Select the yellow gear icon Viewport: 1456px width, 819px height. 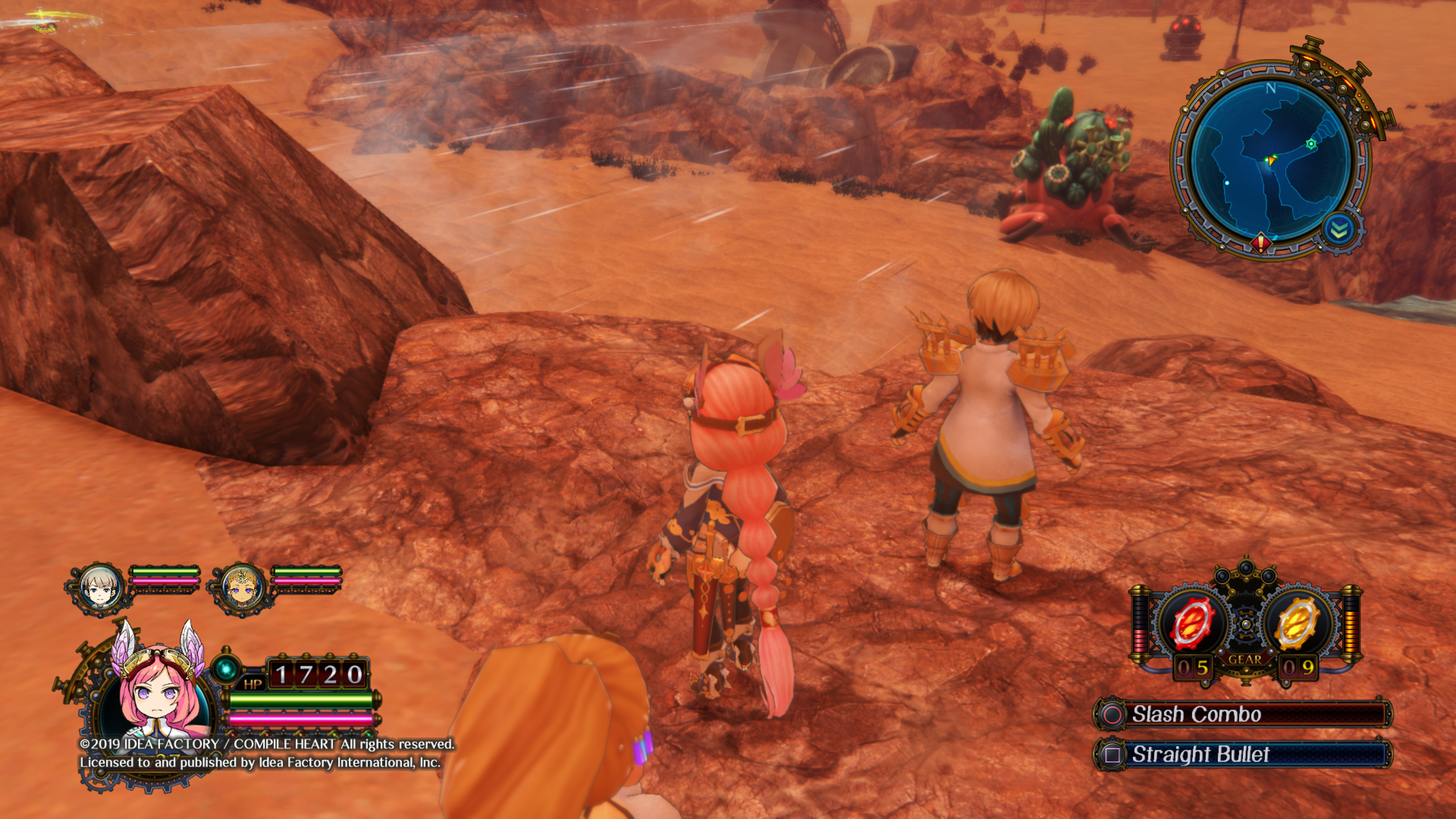coord(1297,624)
